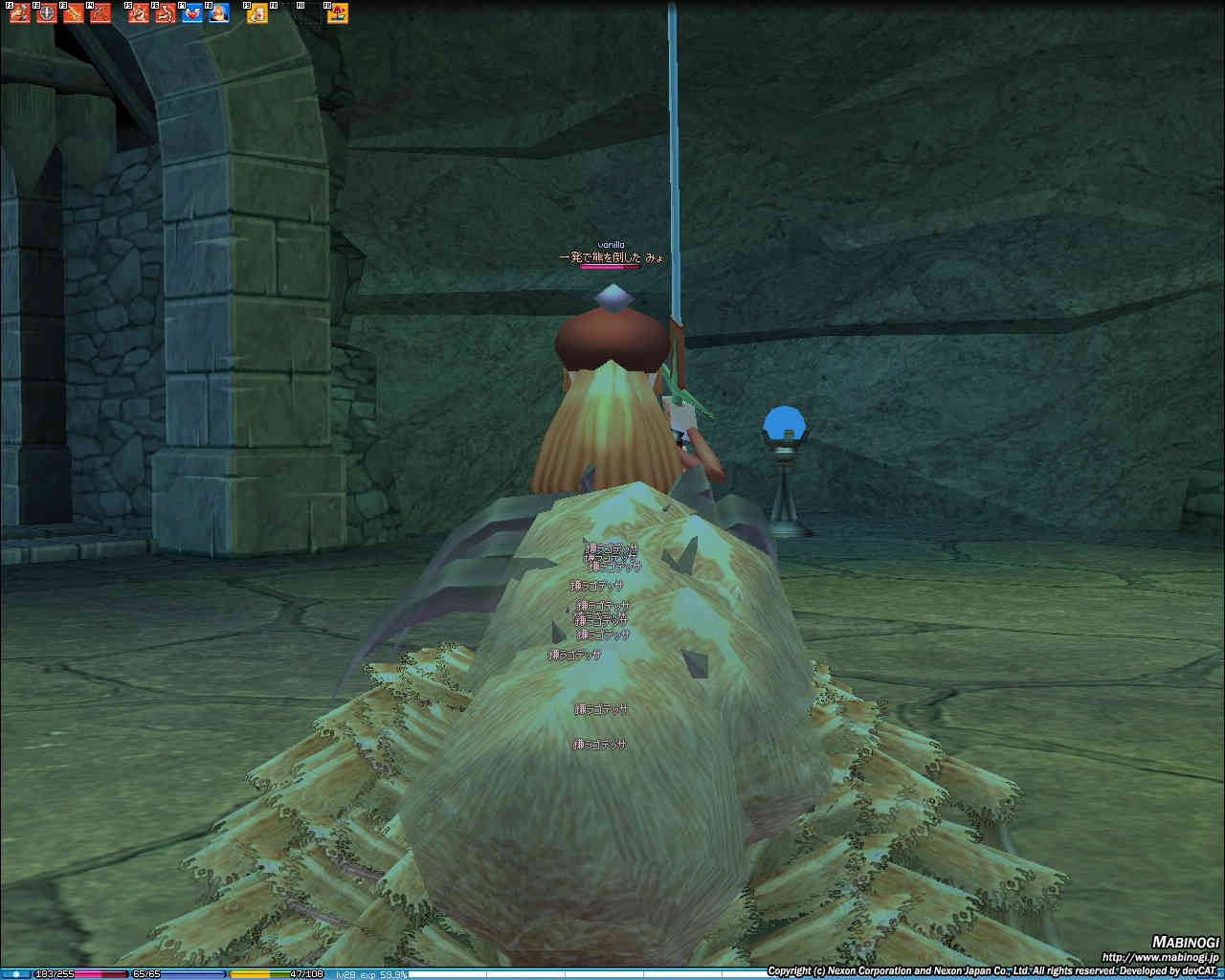This screenshot has height=980, width=1225.
Task: Use the F6 red-background figure skill
Action: coord(166,13)
